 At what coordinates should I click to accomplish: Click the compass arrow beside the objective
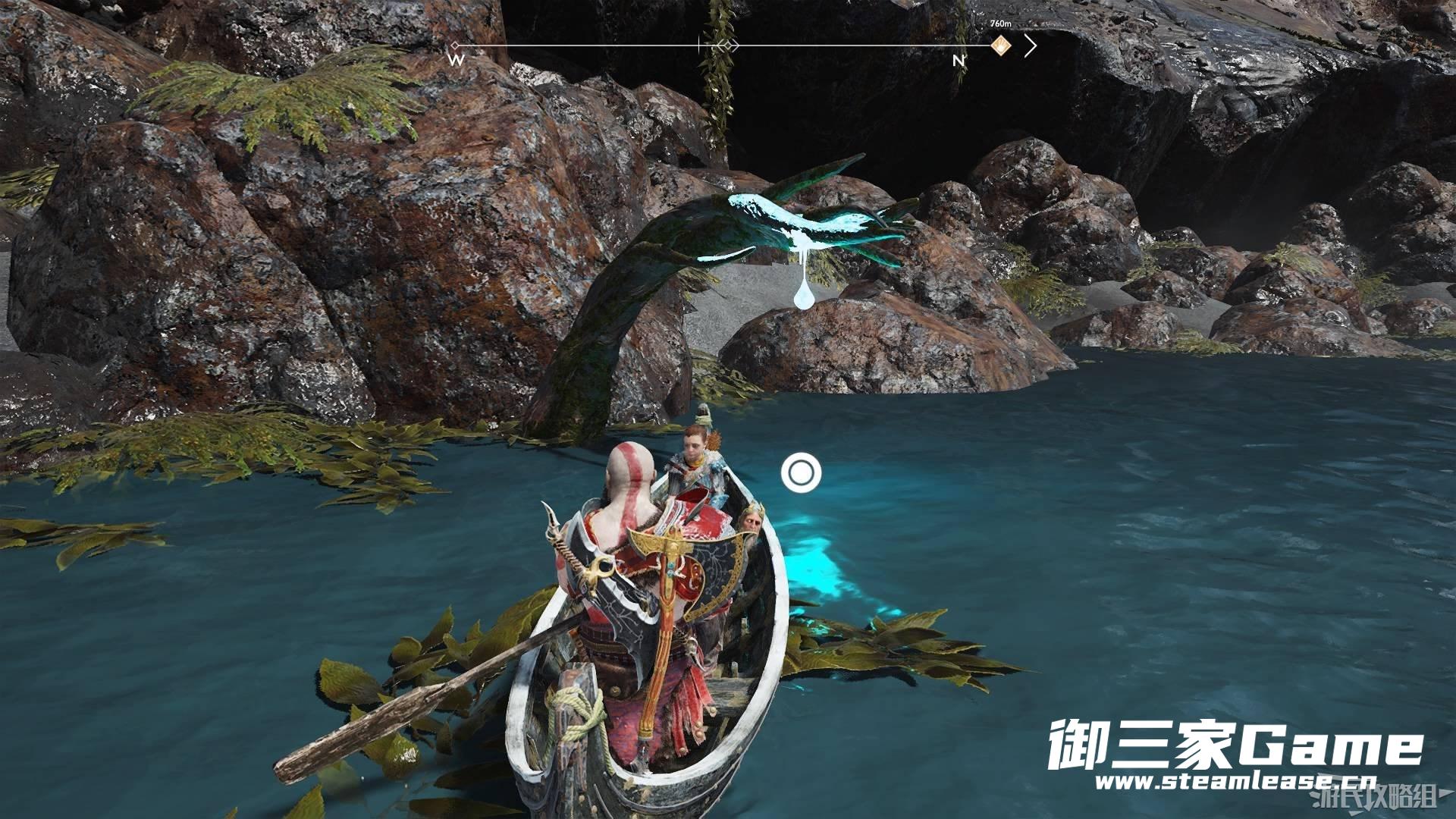pyautogui.click(x=1029, y=46)
